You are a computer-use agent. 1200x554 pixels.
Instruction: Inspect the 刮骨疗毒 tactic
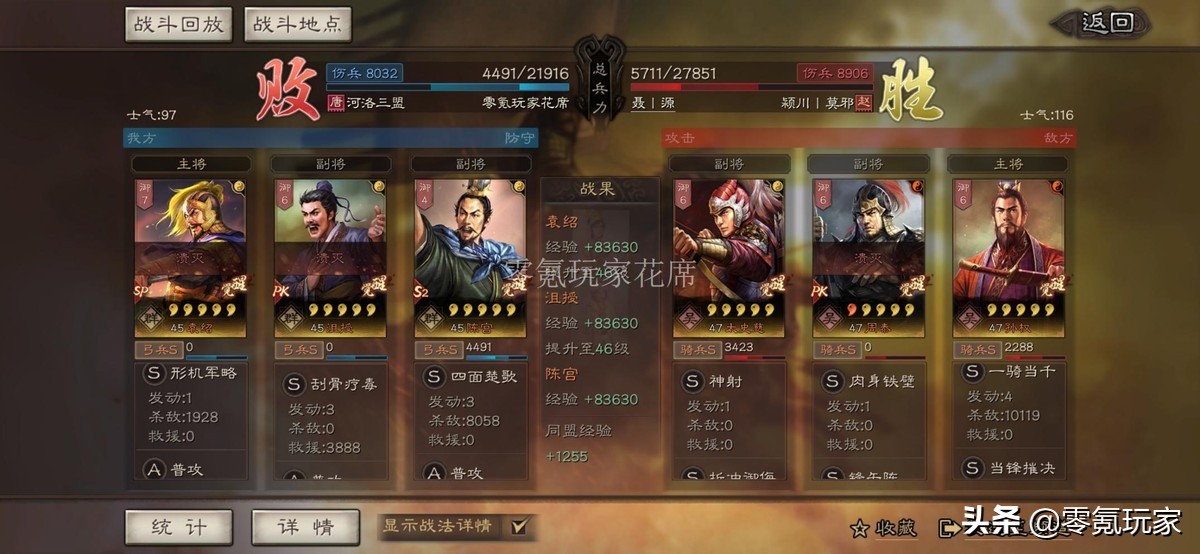pyautogui.click(x=333, y=384)
